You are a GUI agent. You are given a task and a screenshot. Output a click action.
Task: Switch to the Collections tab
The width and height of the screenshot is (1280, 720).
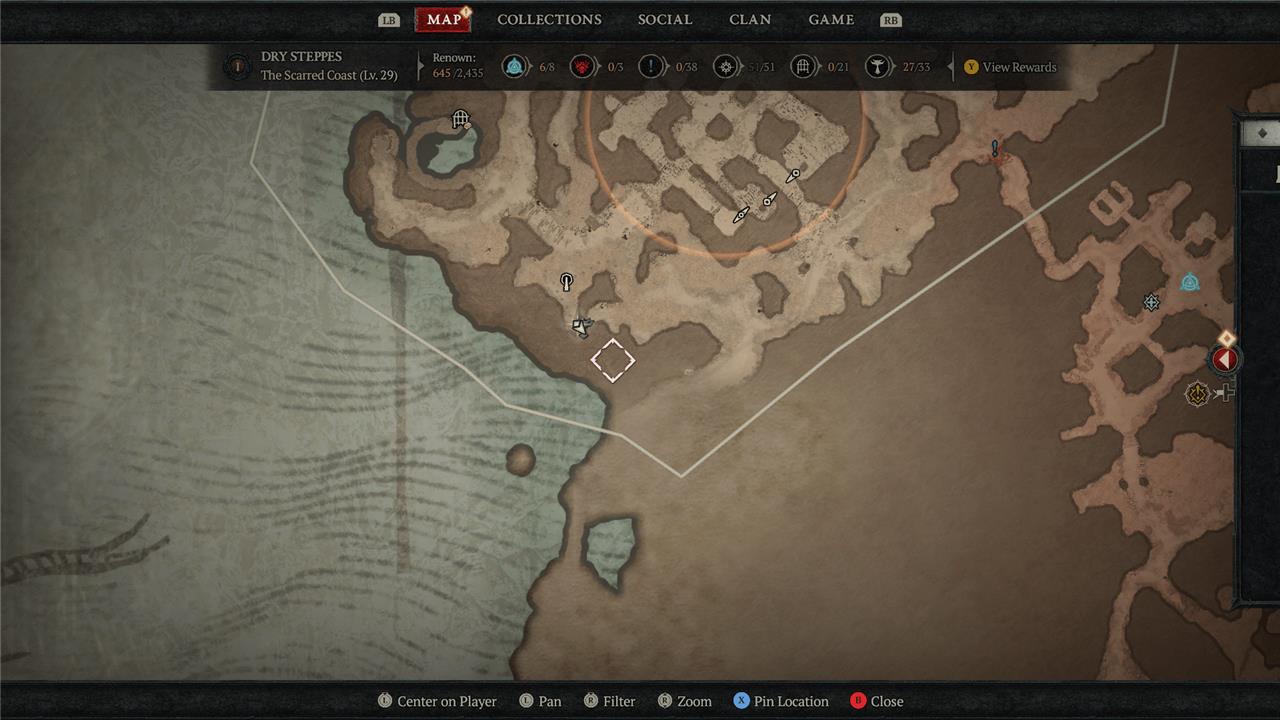pos(549,20)
